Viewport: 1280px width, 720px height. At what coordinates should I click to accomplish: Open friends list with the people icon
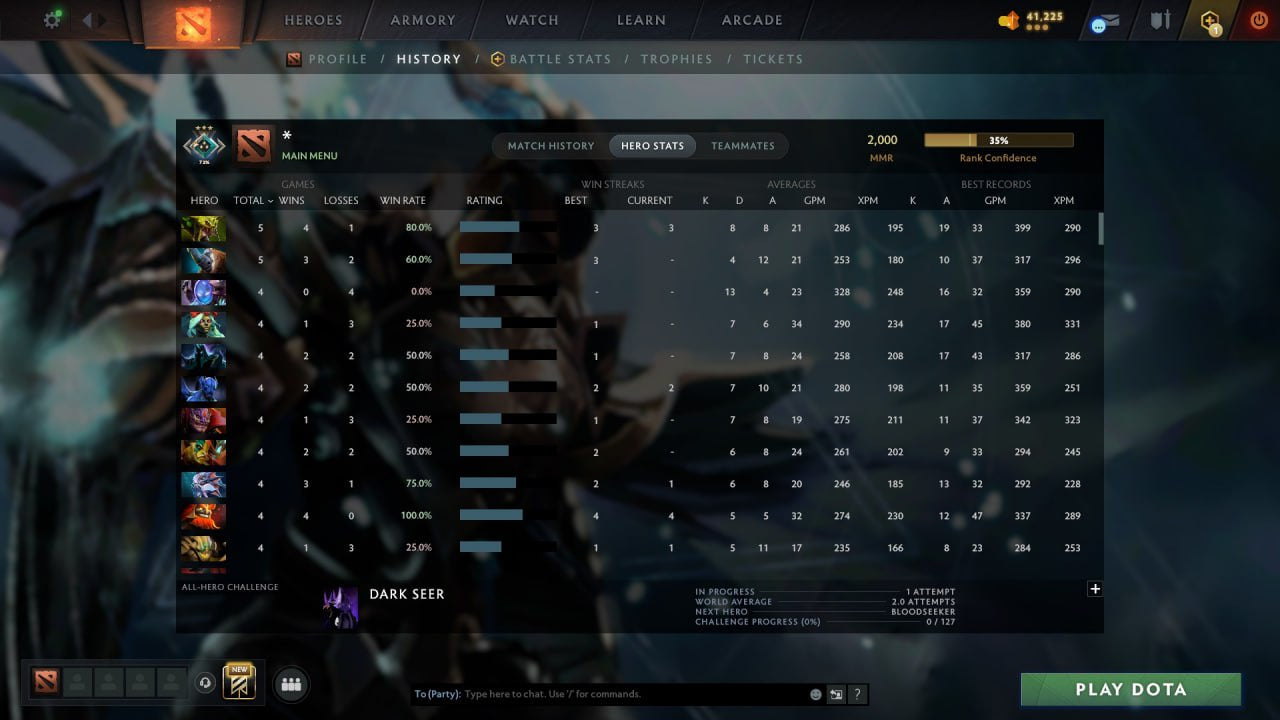(291, 684)
